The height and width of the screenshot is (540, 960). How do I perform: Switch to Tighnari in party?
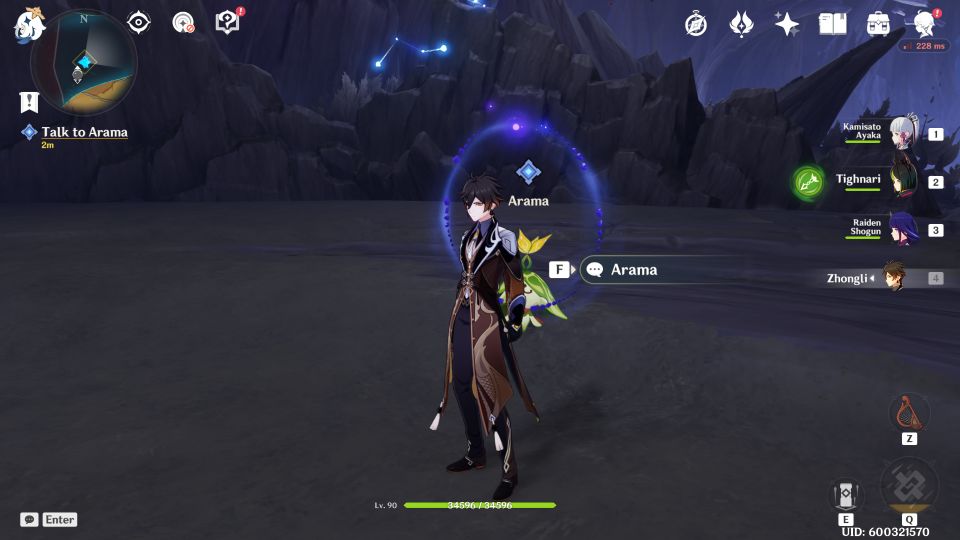tap(904, 182)
